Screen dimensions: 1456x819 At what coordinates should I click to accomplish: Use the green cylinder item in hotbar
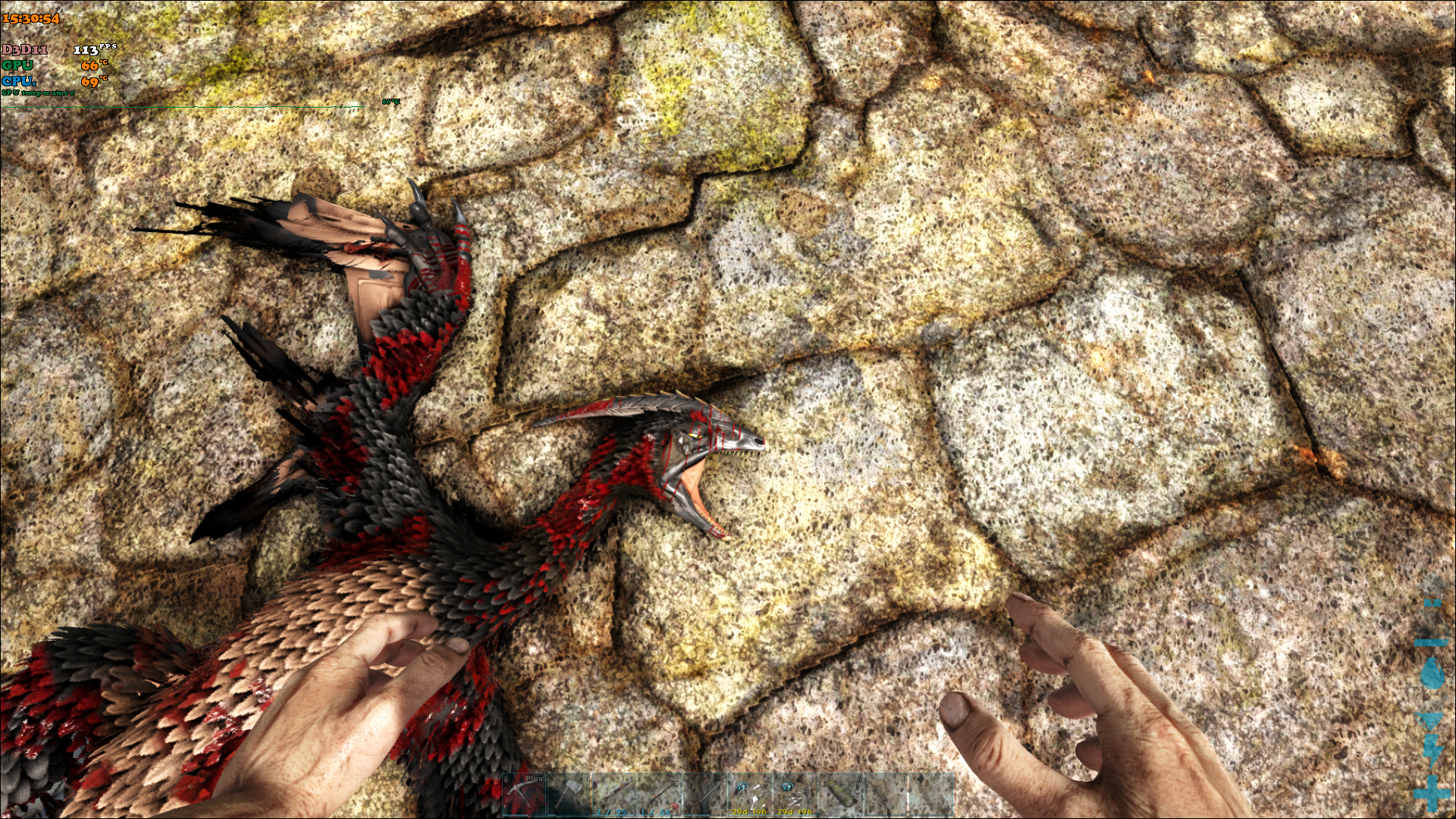coord(840,795)
